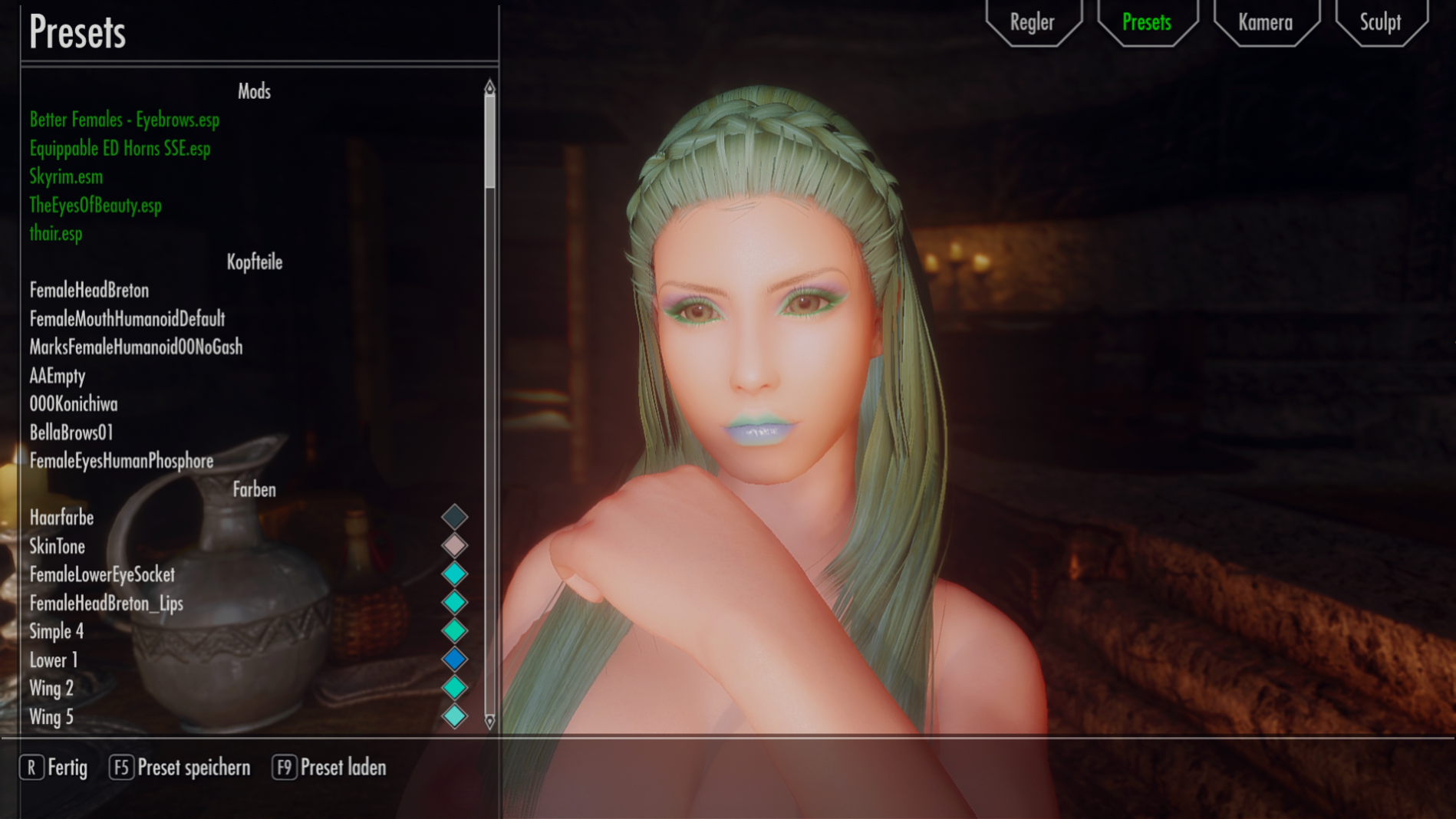Show the Sculpt tab
Screen dimensions: 1456x819
(x=1380, y=22)
